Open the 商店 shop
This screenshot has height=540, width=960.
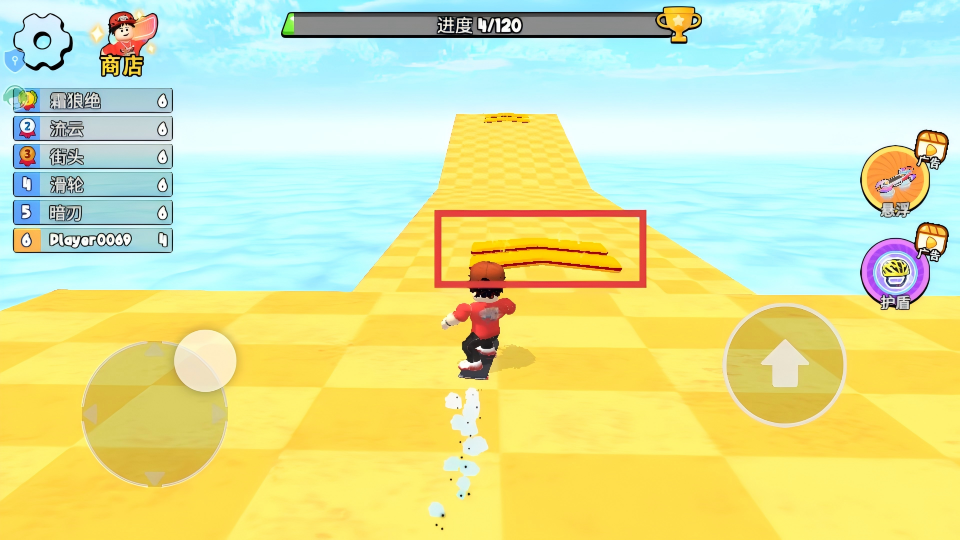[124, 45]
